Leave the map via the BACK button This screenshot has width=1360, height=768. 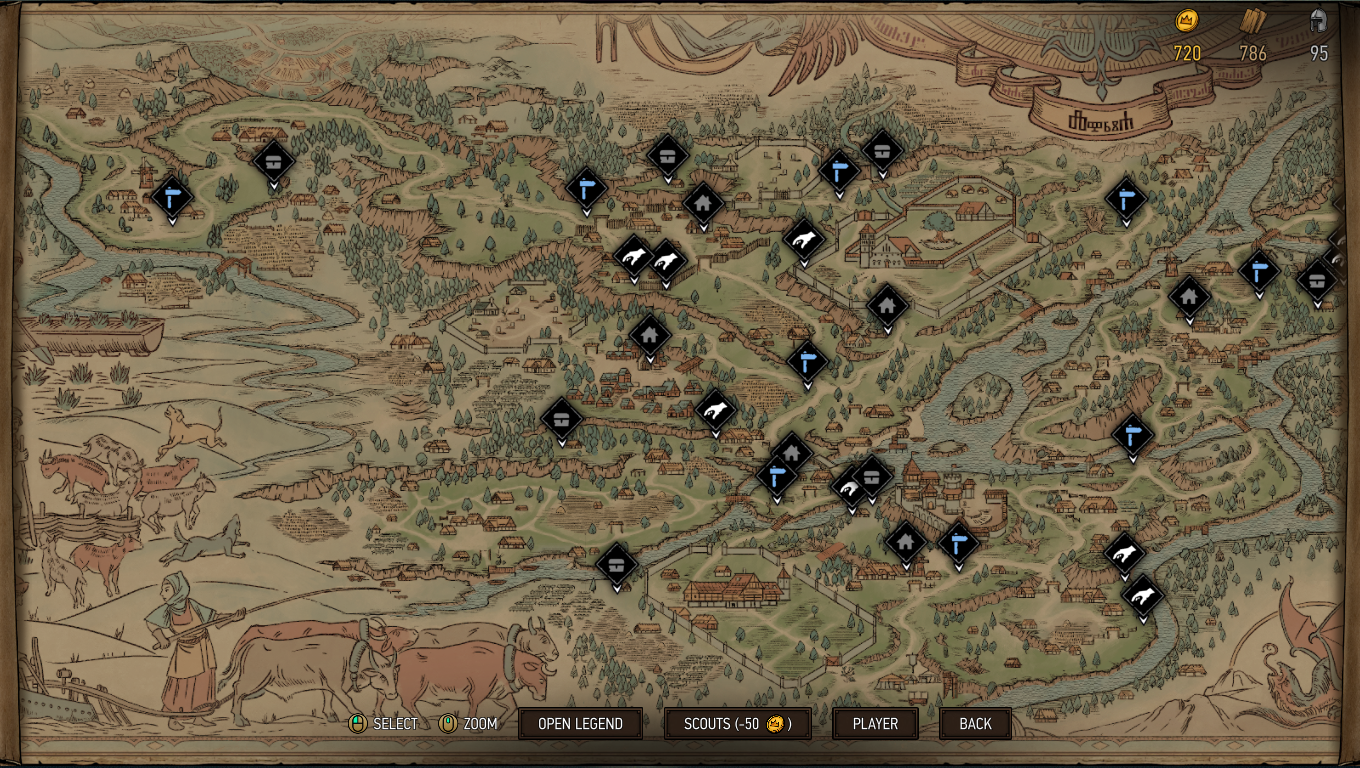[974, 723]
